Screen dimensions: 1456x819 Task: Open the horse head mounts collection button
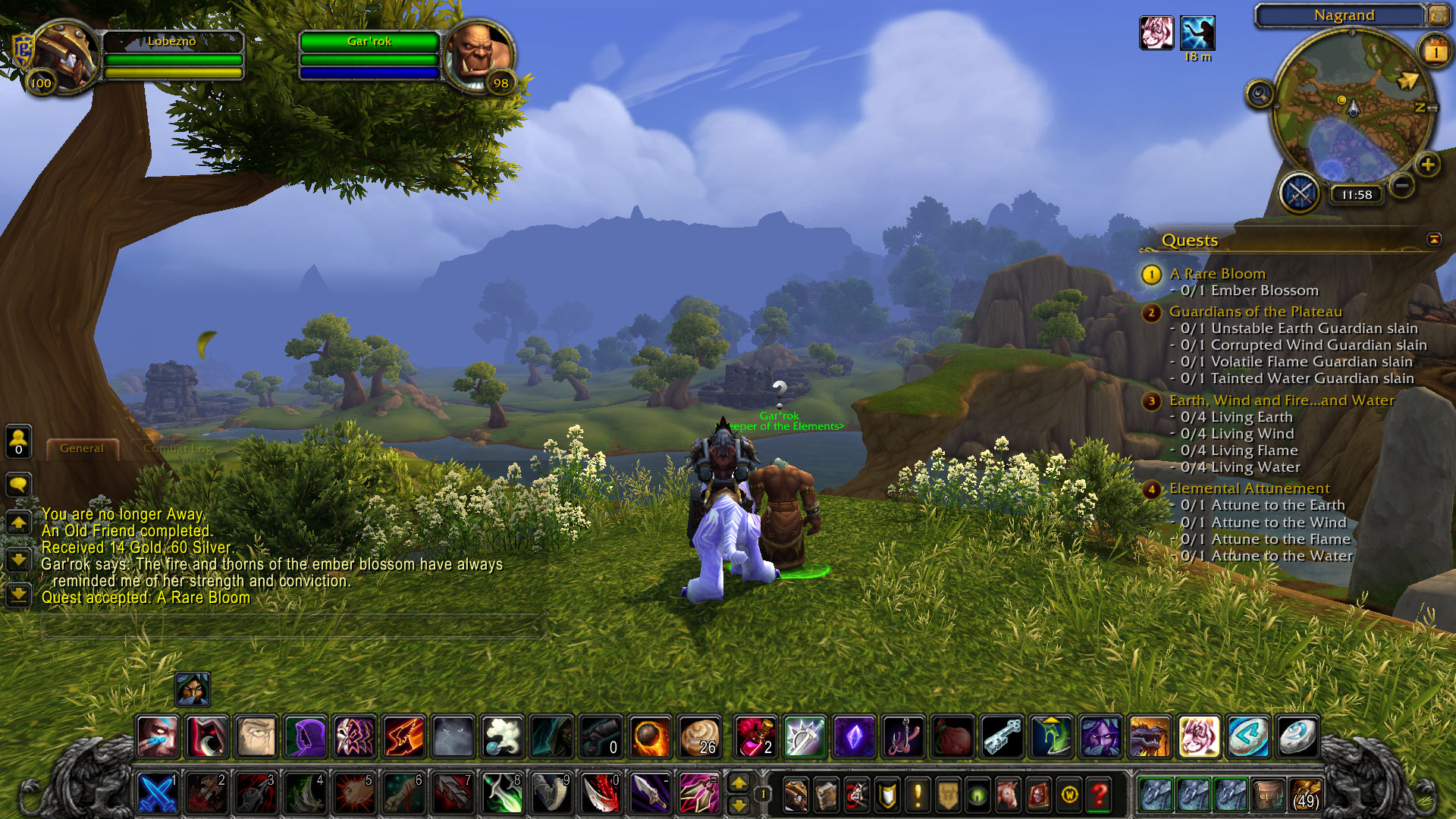tap(1008, 795)
